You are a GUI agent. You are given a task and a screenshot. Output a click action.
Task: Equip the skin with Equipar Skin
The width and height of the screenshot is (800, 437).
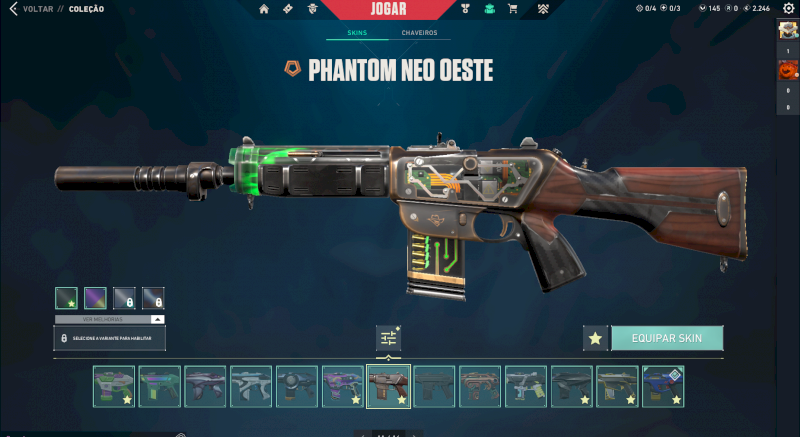[666, 338]
